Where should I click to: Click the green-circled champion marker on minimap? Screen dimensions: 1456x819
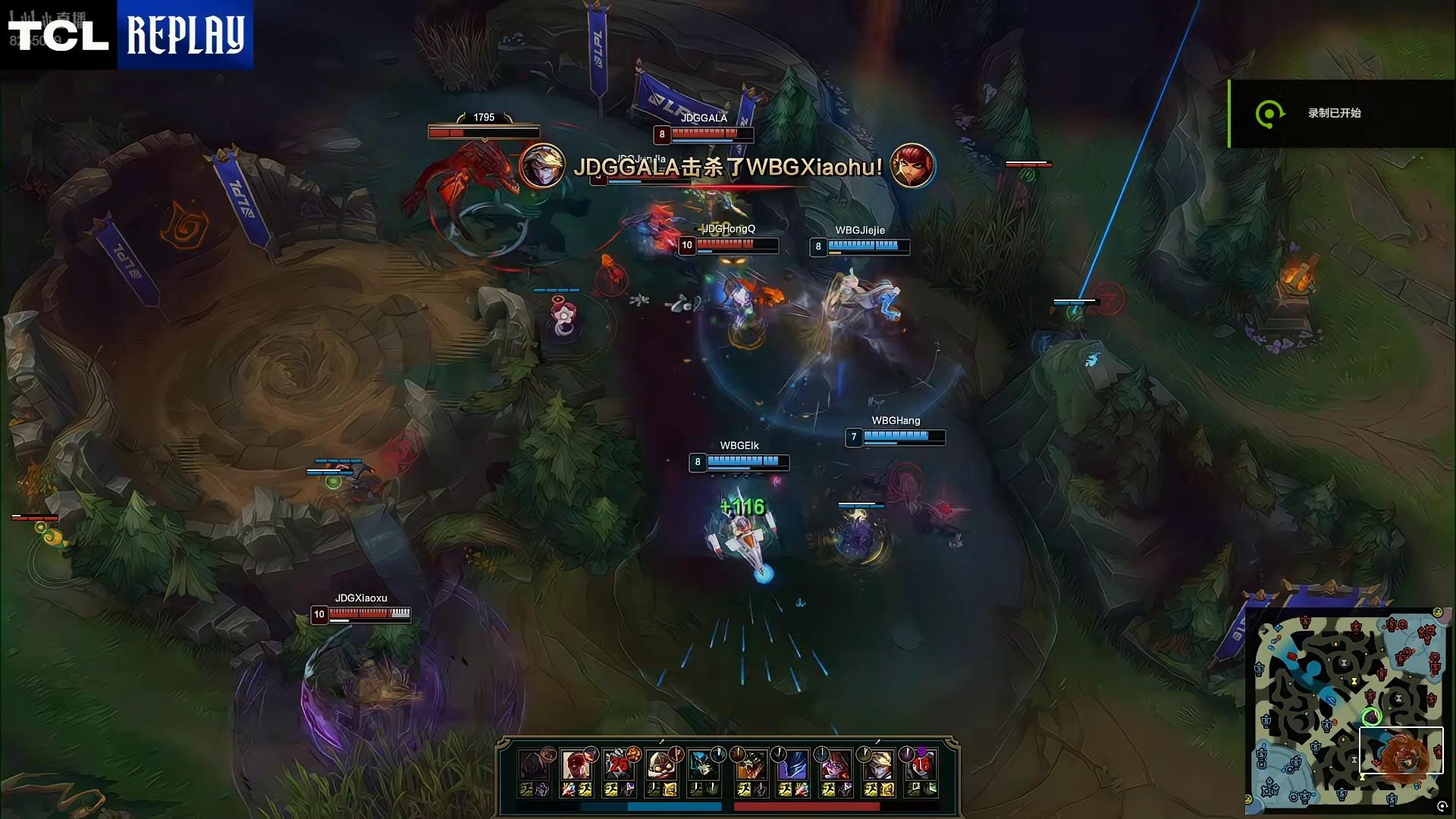tap(1371, 717)
